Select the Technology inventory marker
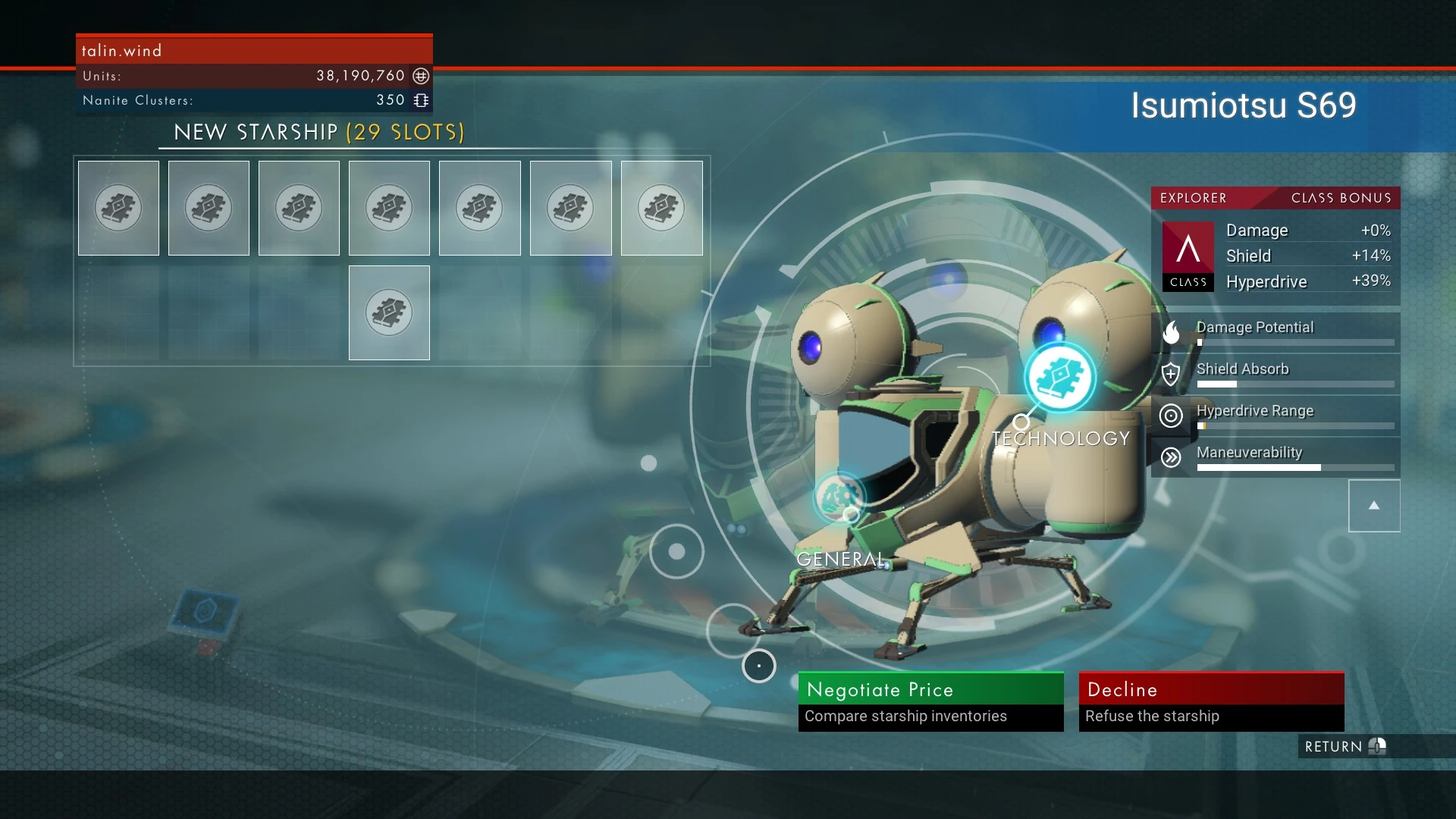Viewport: 1456px width, 819px height. [x=1059, y=377]
